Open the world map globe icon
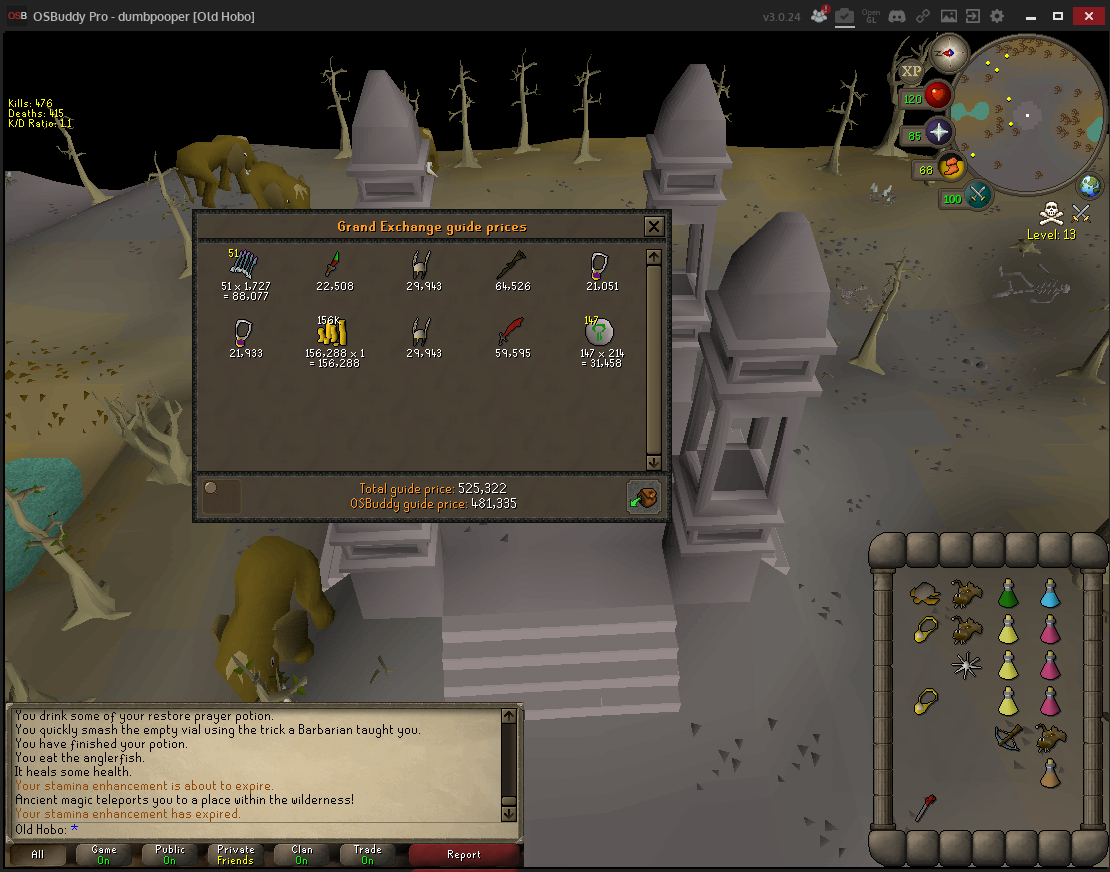Screen dimensions: 1110x872 [x=1089, y=186]
